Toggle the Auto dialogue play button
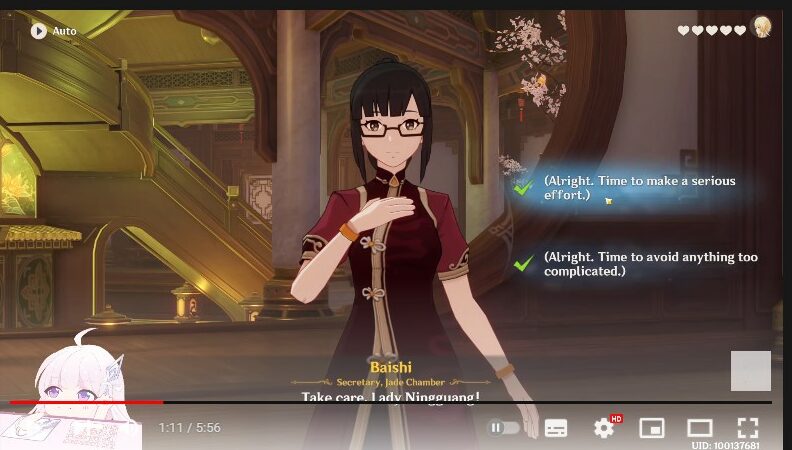The height and width of the screenshot is (450, 792). point(40,31)
